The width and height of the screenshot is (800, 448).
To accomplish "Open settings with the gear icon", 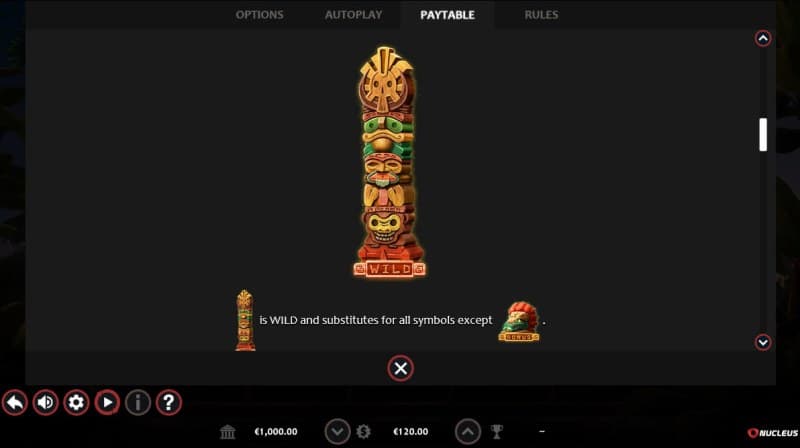I will [x=76, y=402].
